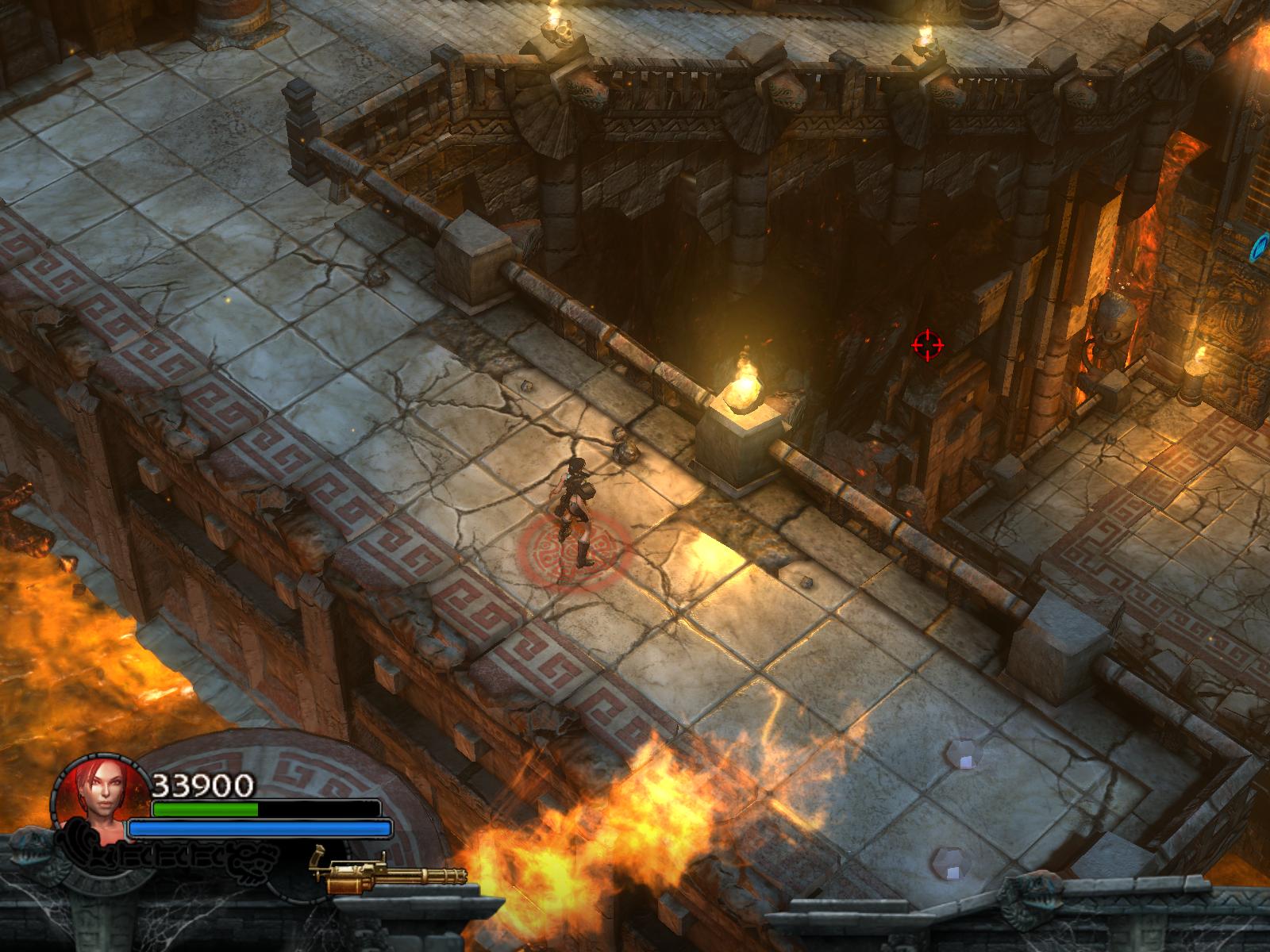Select the golden minigun weapon icon
This screenshot has height=952, width=1270.
[397, 873]
